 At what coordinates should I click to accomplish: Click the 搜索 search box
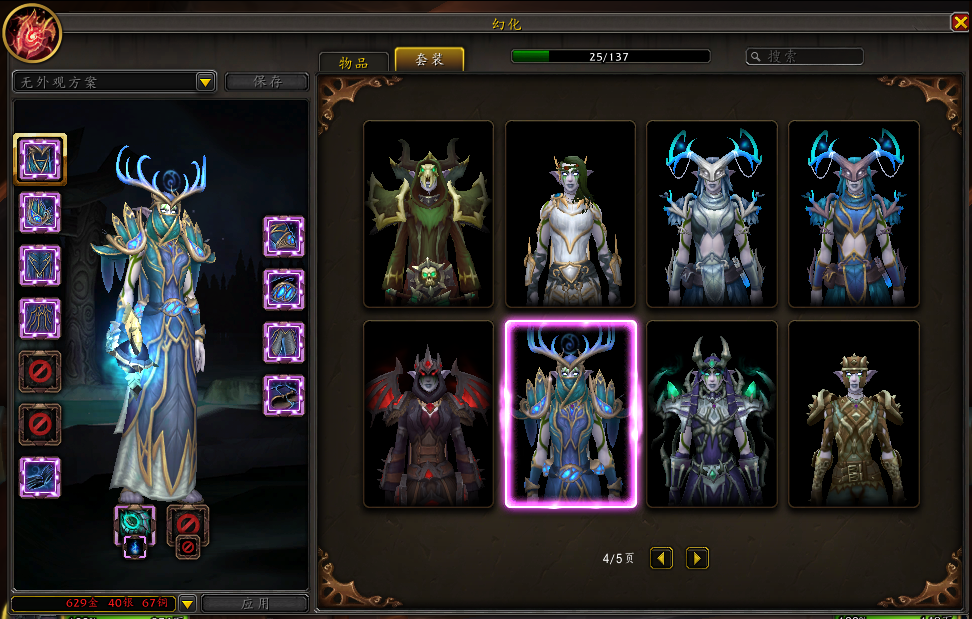[805, 57]
